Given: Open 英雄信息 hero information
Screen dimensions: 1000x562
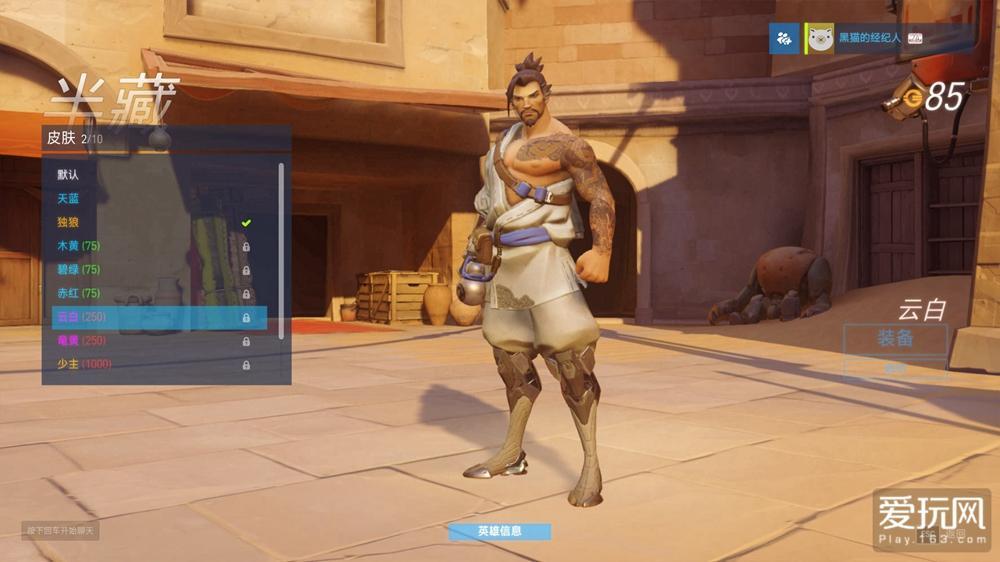Looking at the screenshot, I should click(x=499, y=531).
